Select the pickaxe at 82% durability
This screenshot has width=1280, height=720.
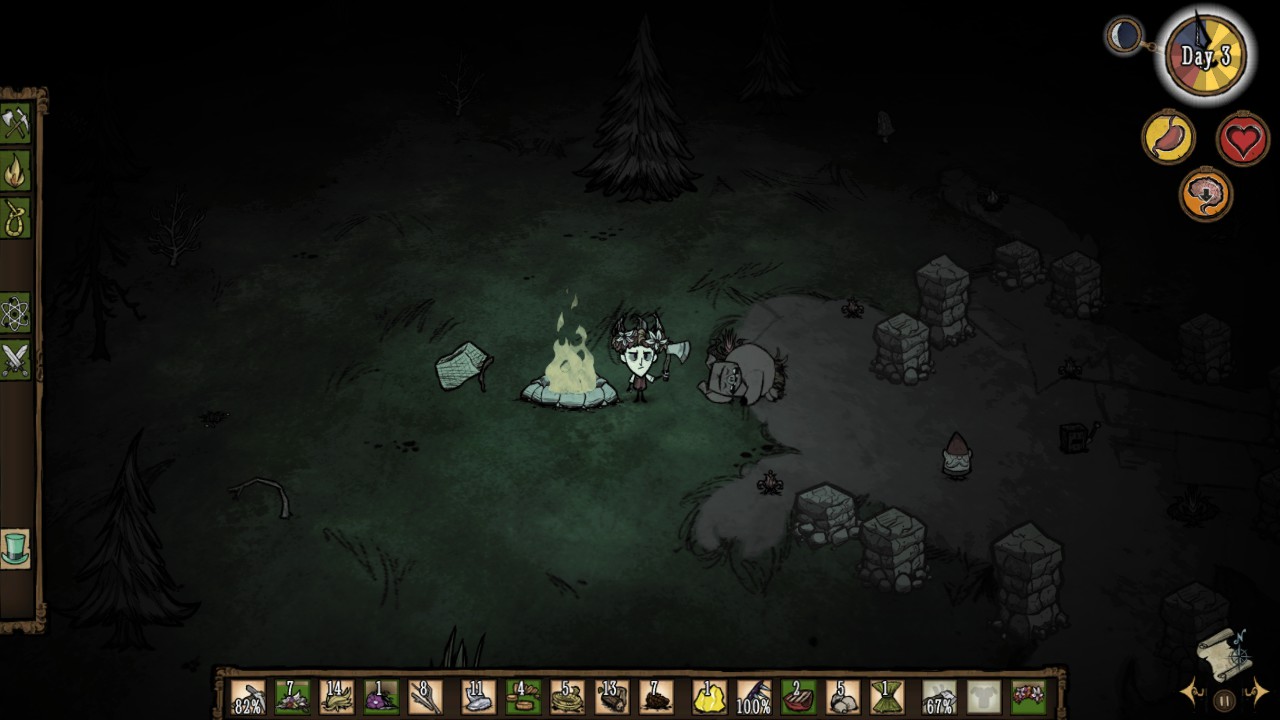point(248,696)
